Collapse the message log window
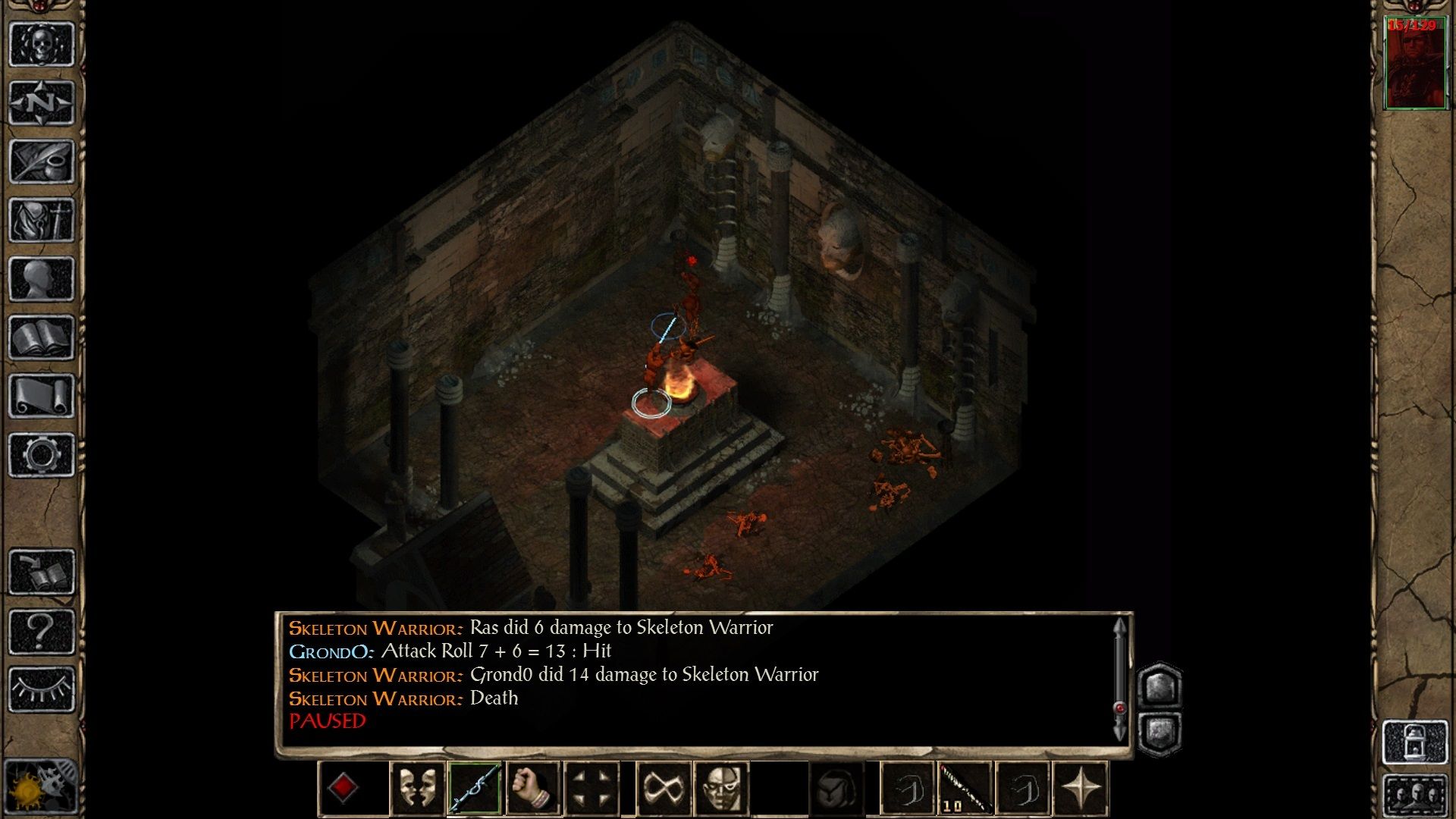This screenshot has width=1456, height=819. coord(1160,732)
